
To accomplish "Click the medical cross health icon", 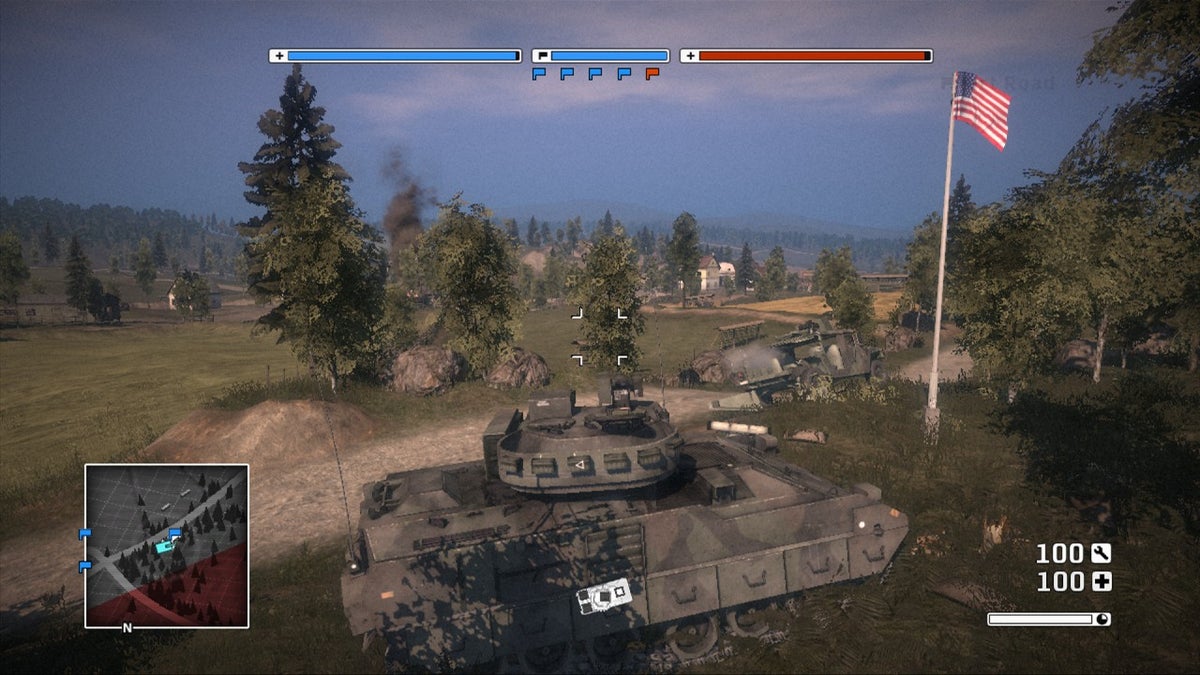I will (1101, 582).
